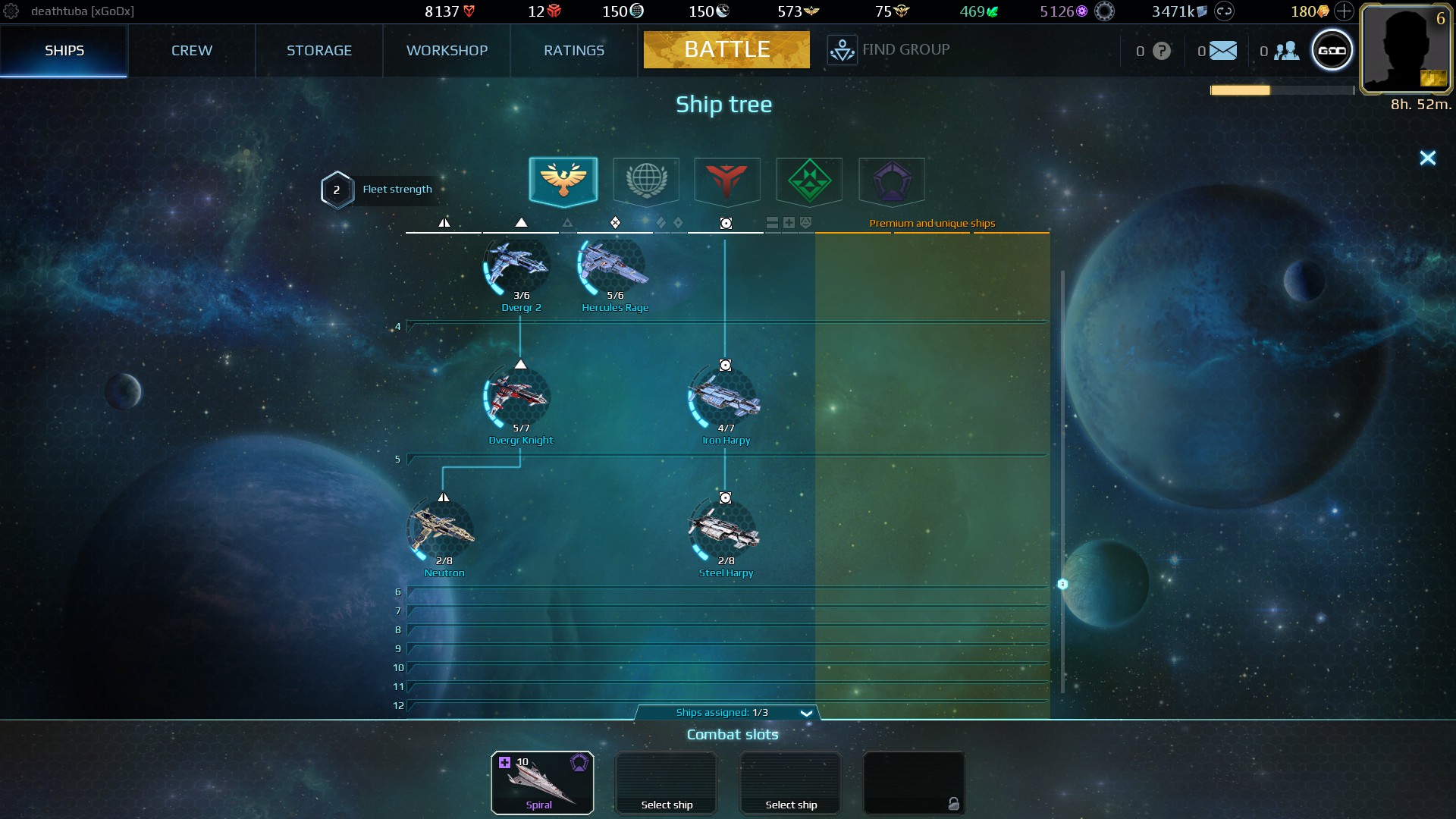Collapse the Ships assigned dropdown arrow
Image resolution: width=1456 pixels, height=819 pixels.
(806, 713)
